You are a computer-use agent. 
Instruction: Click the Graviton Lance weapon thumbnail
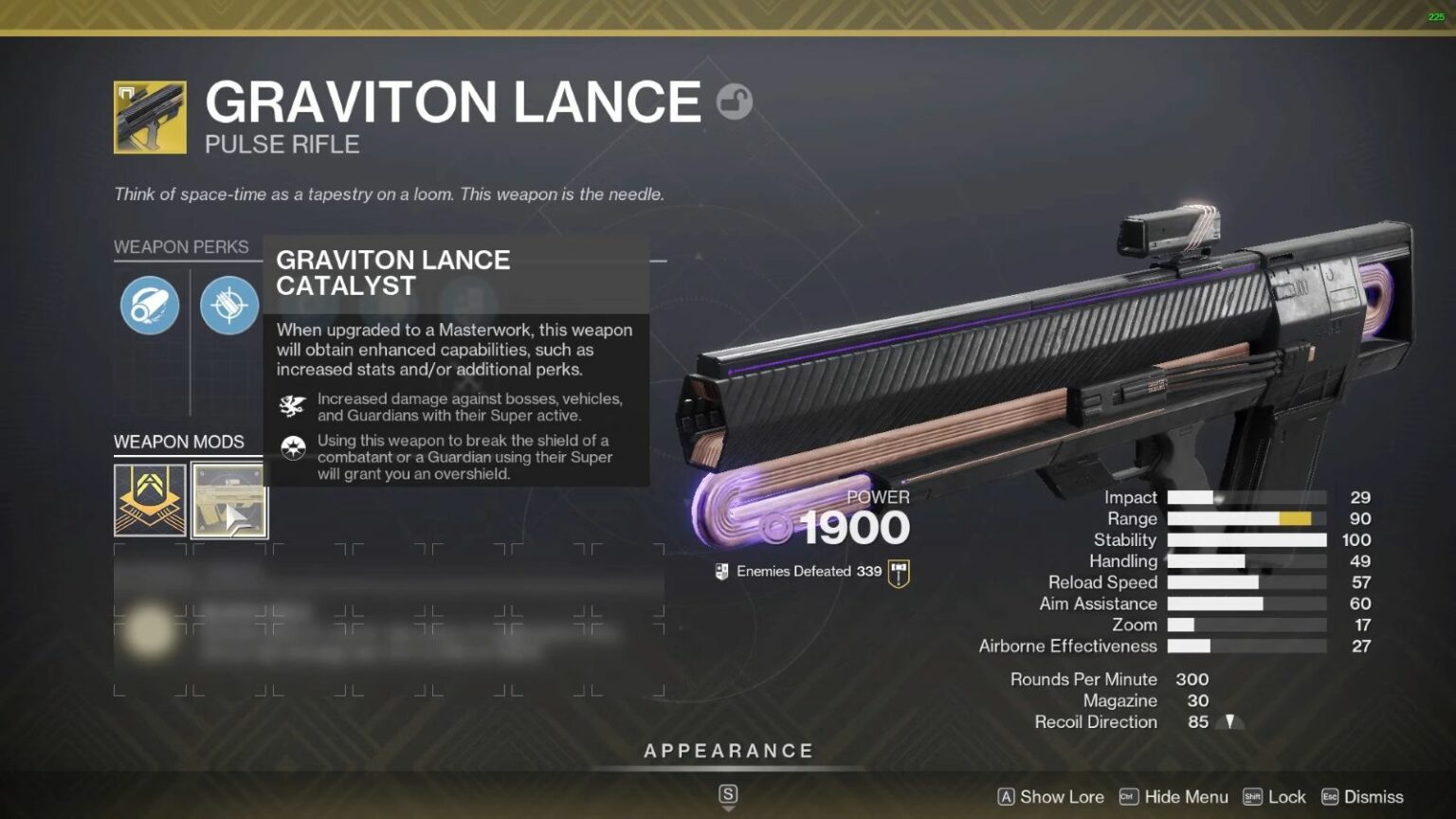(148, 114)
